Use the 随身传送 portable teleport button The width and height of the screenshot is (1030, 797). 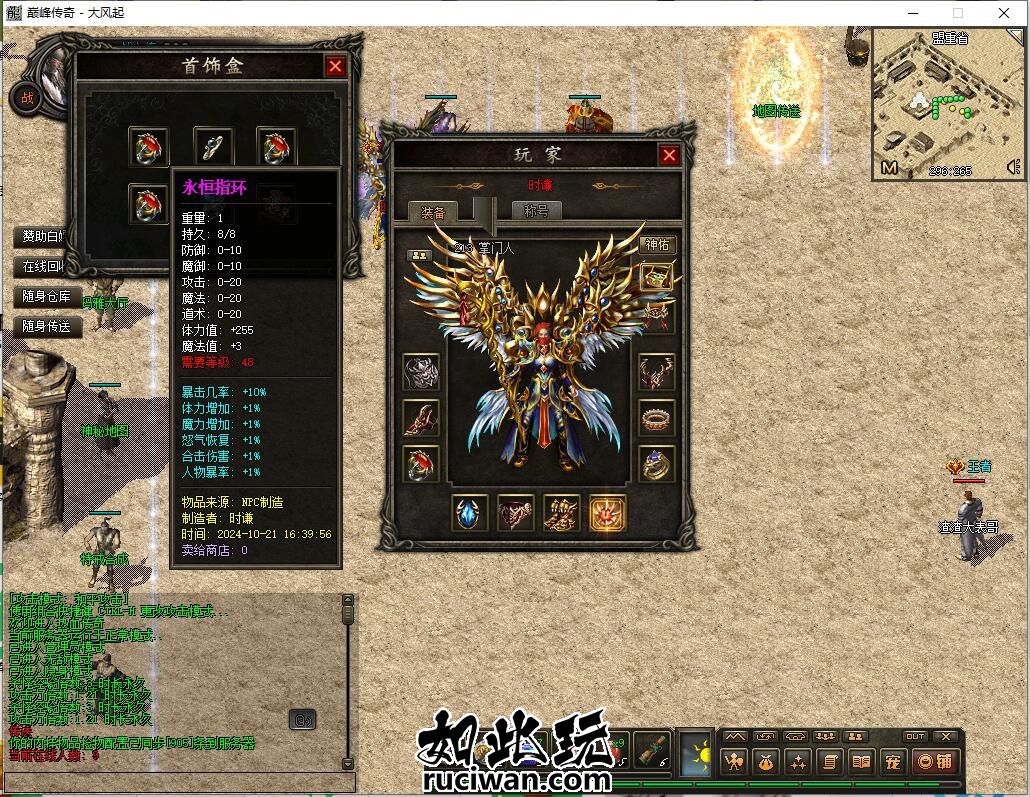(47, 326)
